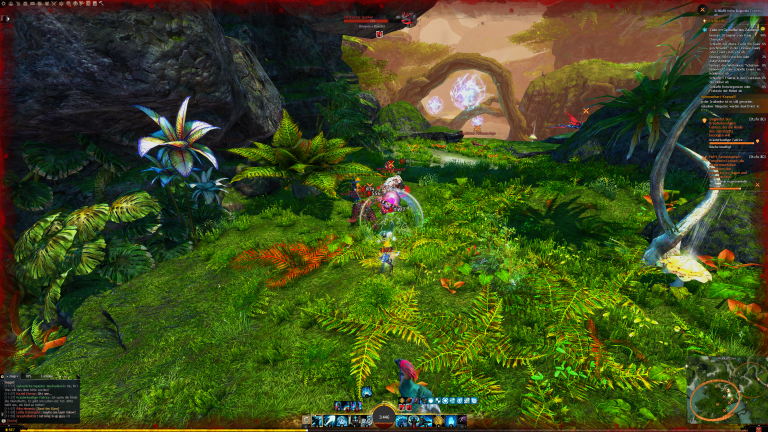Click the chat input line
Viewport: 768px width, 432px height.
(x=40, y=420)
